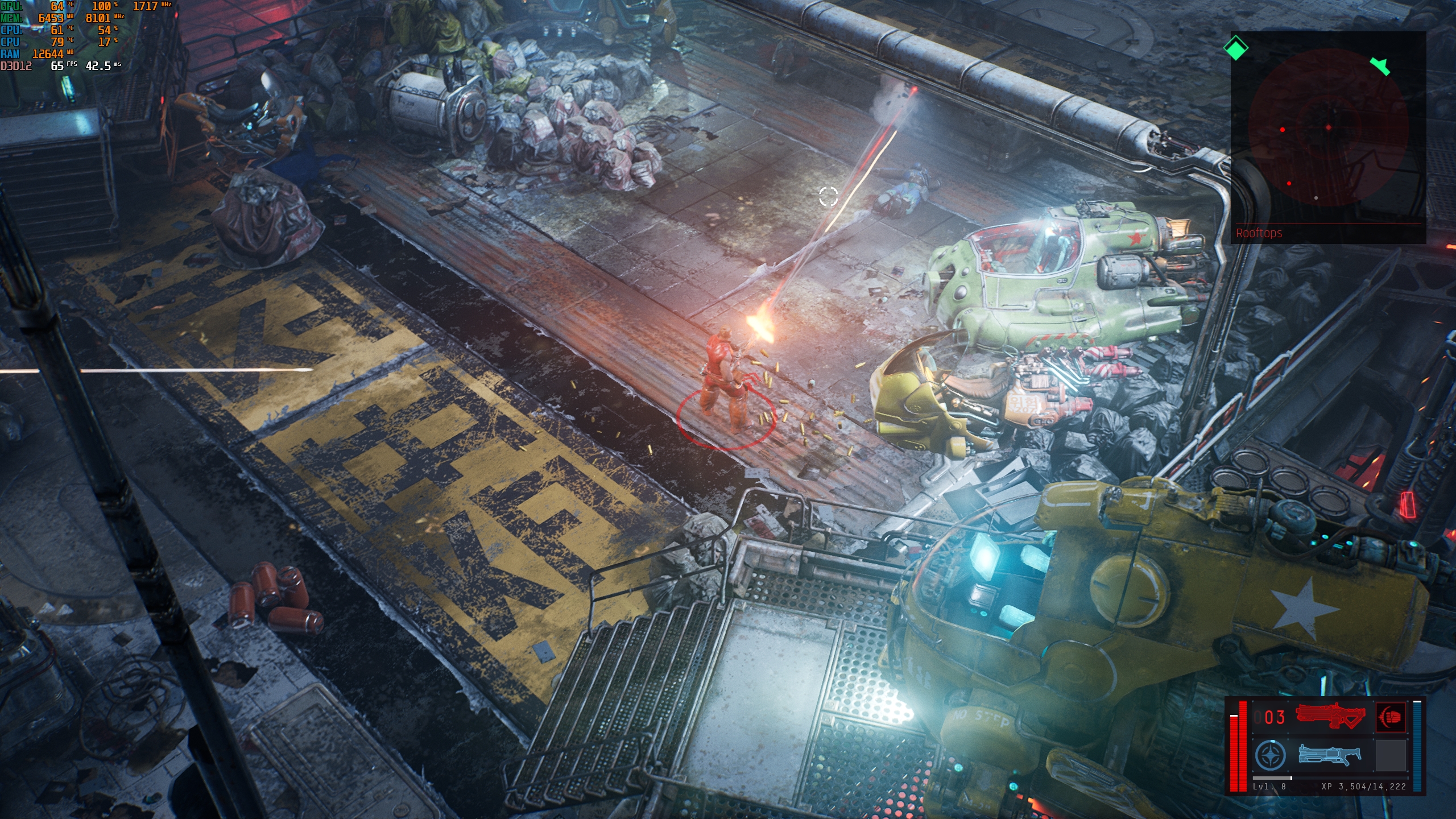Click the green arrow marker on minimap

(1380, 65)
